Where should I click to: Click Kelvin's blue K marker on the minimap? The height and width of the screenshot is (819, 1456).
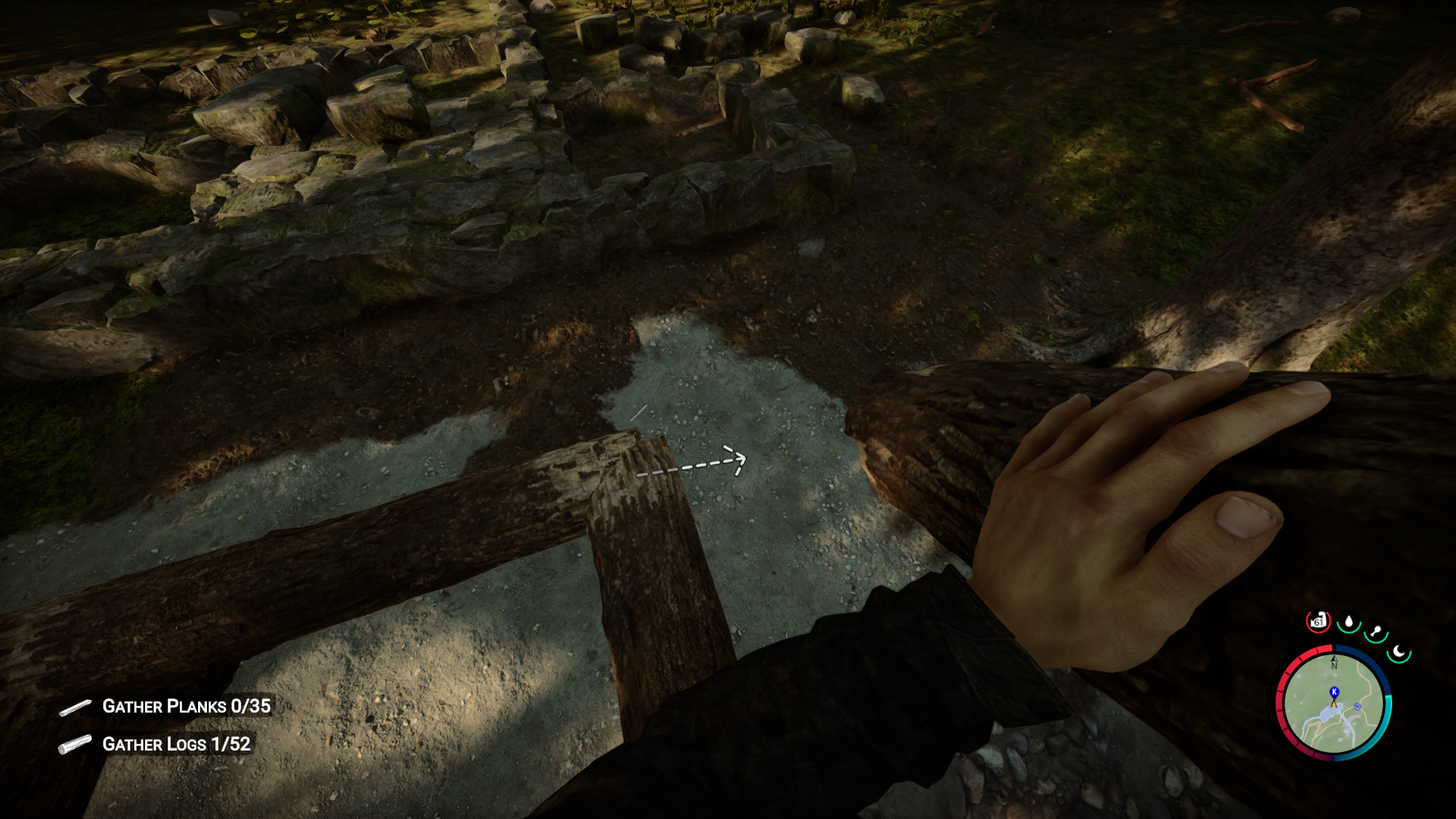(1334, 691)
